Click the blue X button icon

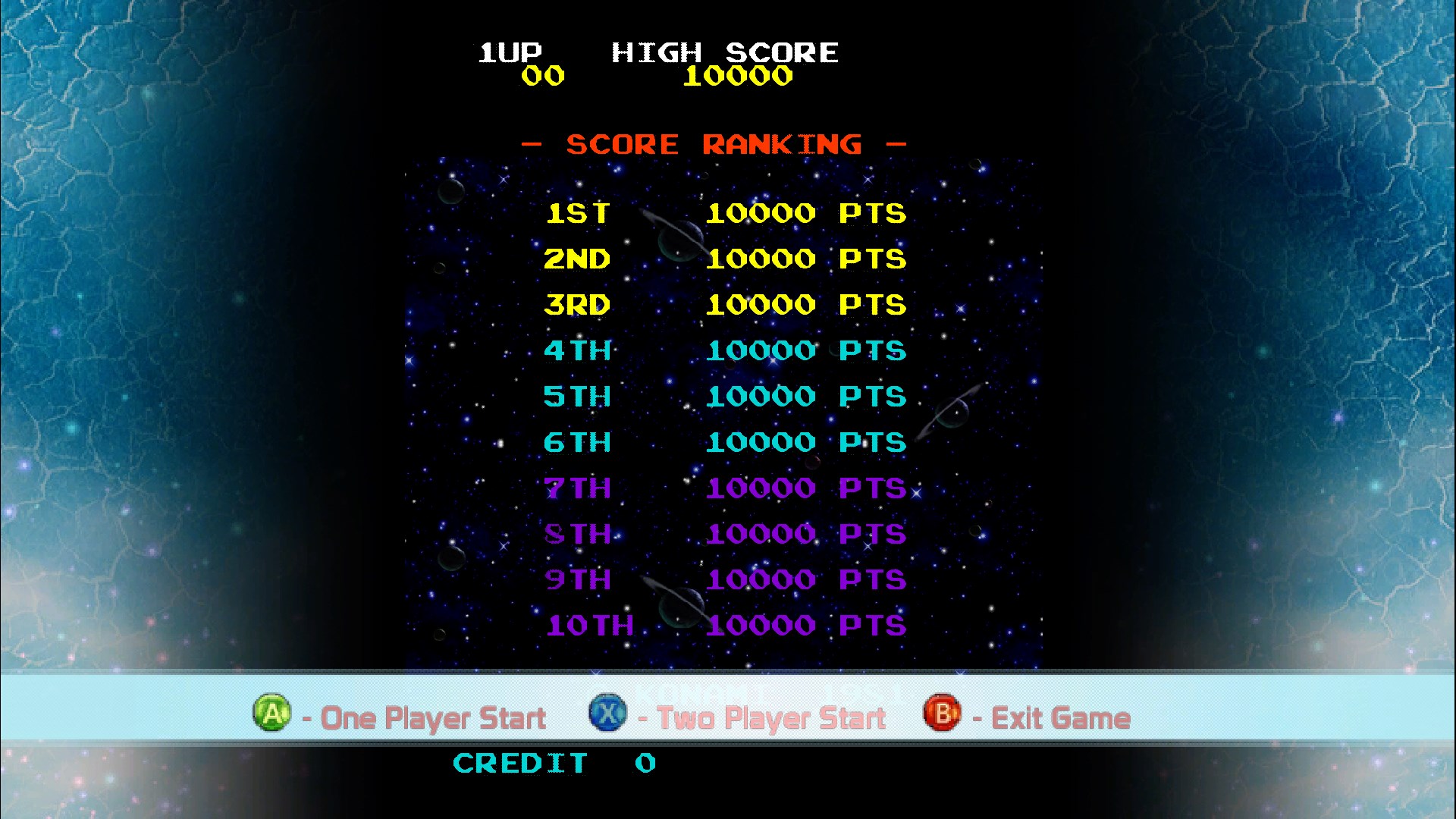(x=607, y=714)
